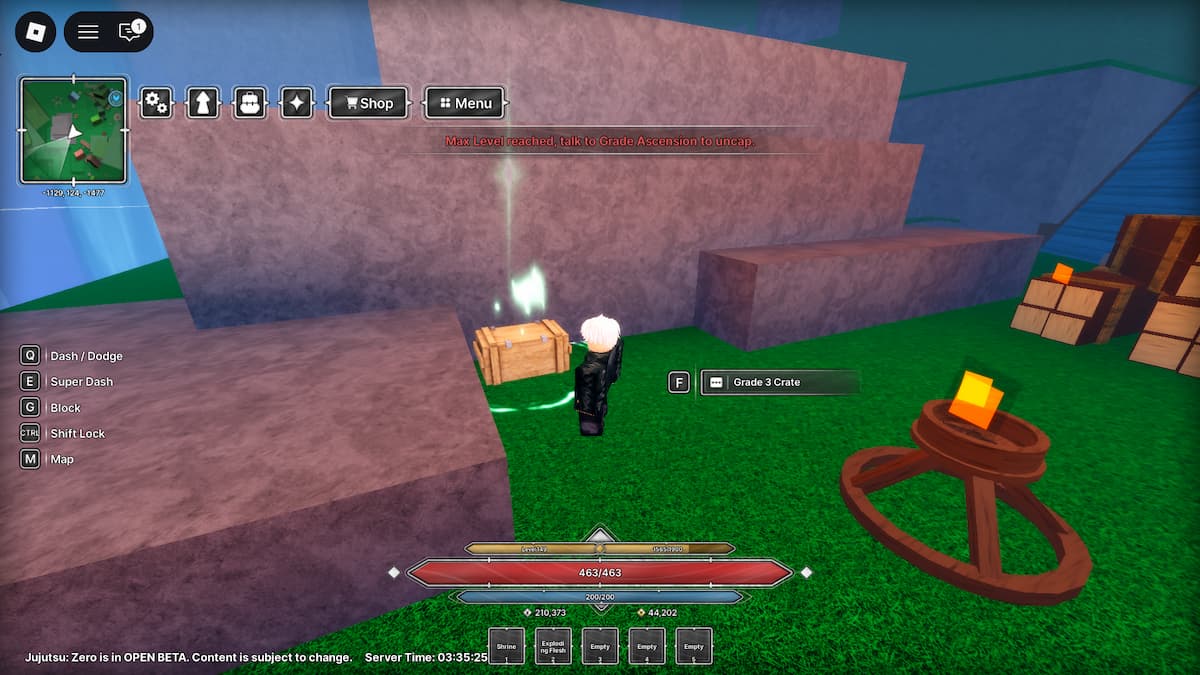Open the backpack inventory icon
Viewport: 1200px width, 675px height.
pyautogui.click(x=249, y=103)
